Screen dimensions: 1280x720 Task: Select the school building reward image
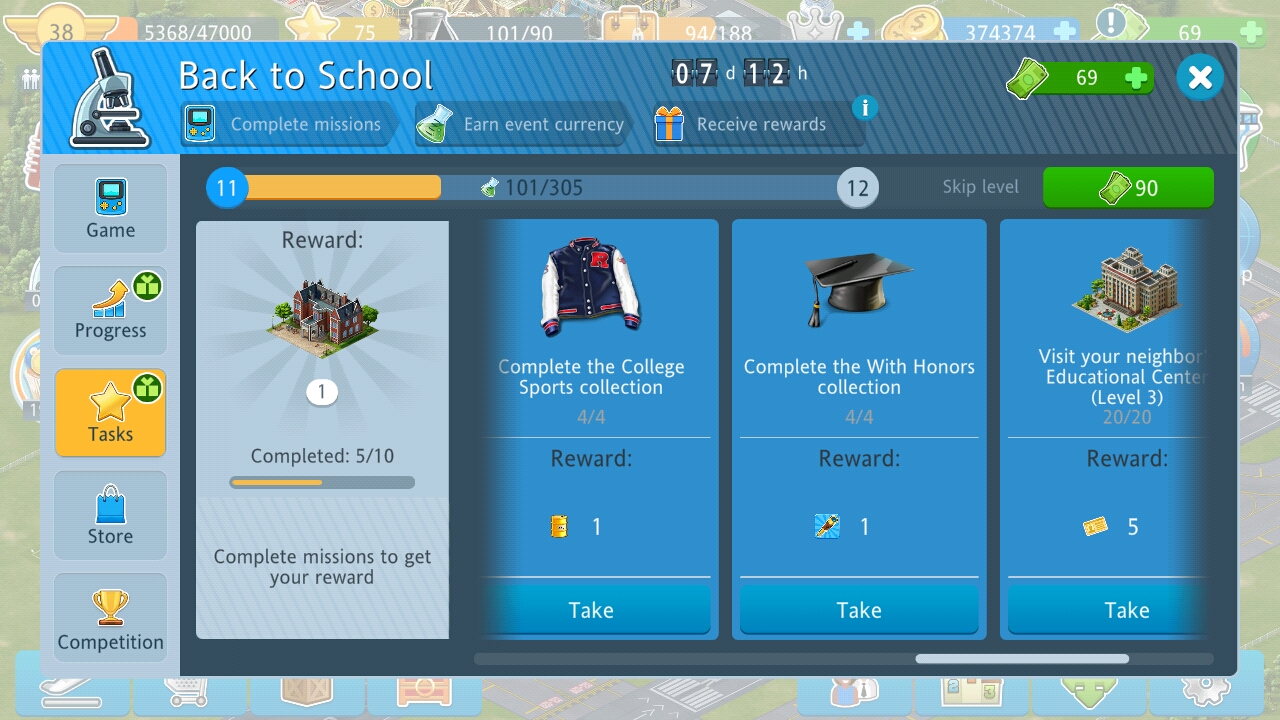(x=322, y=319)
